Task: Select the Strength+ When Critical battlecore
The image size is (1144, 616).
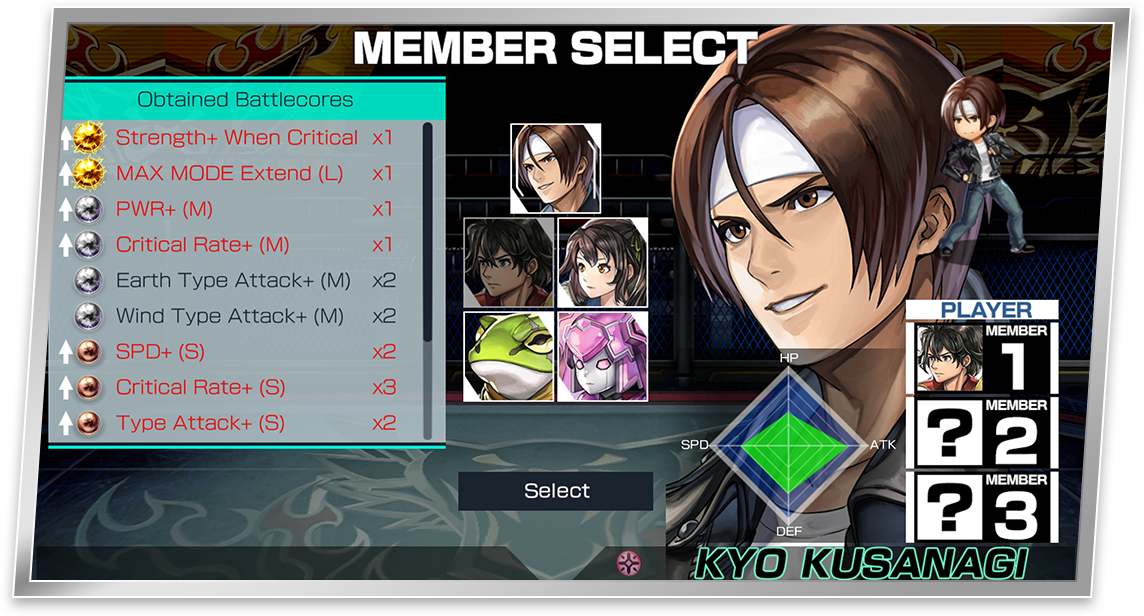Action: (x=236, y=138)
